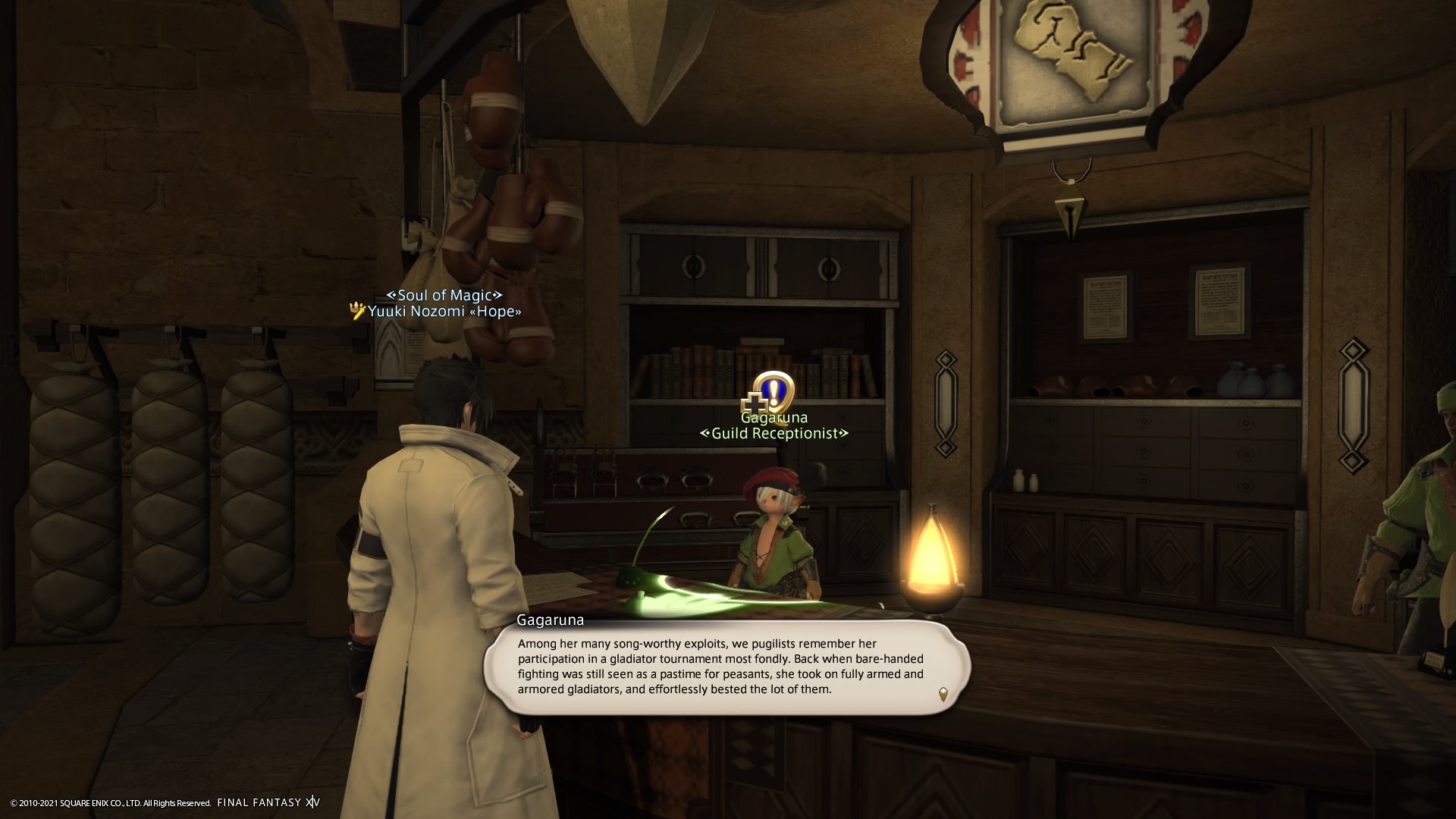This screenshot has width=1456, height=819.
Task: Click the continue indicator in the dialogue box
Action: [x=942, y=693]
